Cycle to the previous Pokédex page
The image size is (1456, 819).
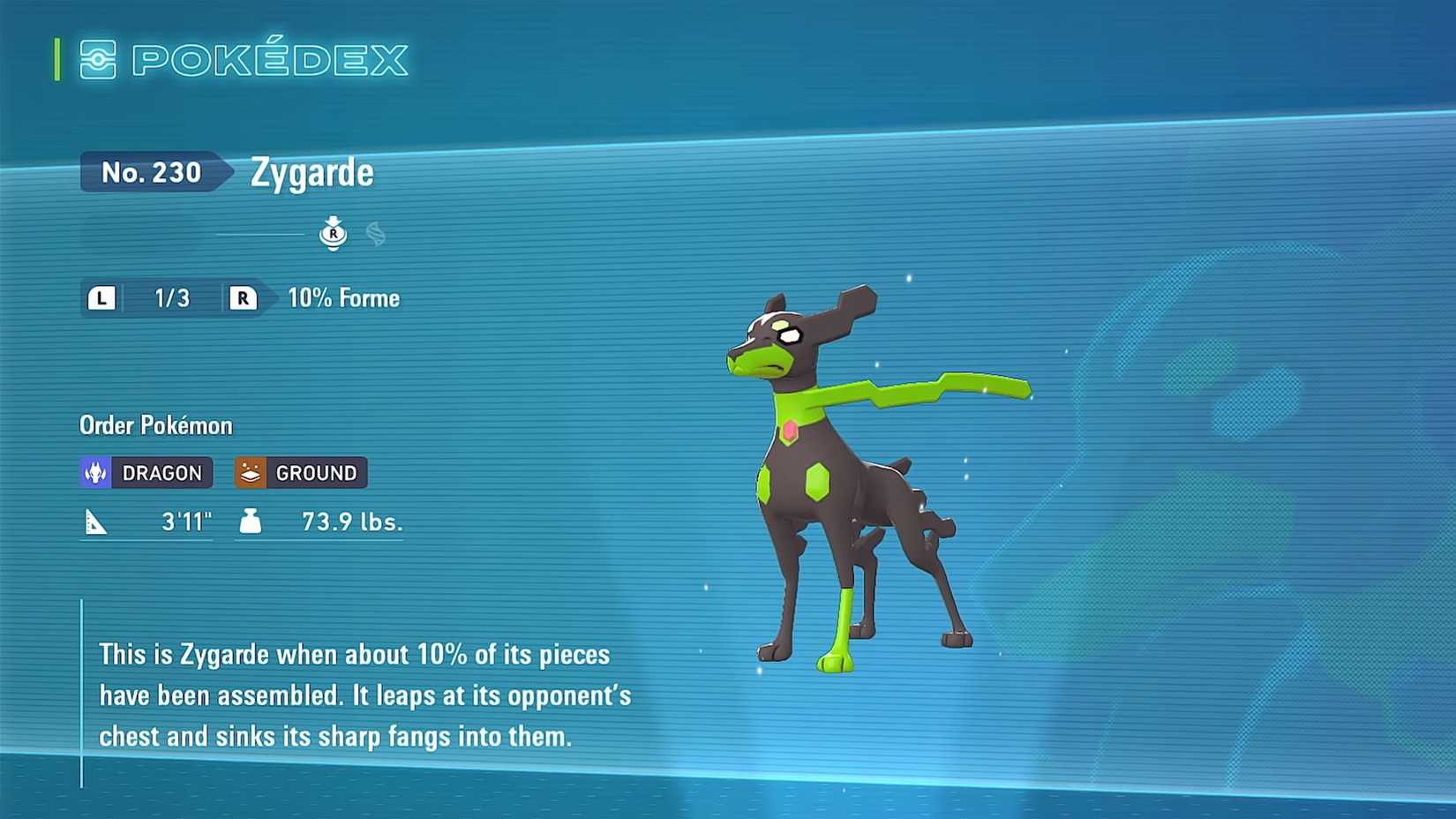101,298
